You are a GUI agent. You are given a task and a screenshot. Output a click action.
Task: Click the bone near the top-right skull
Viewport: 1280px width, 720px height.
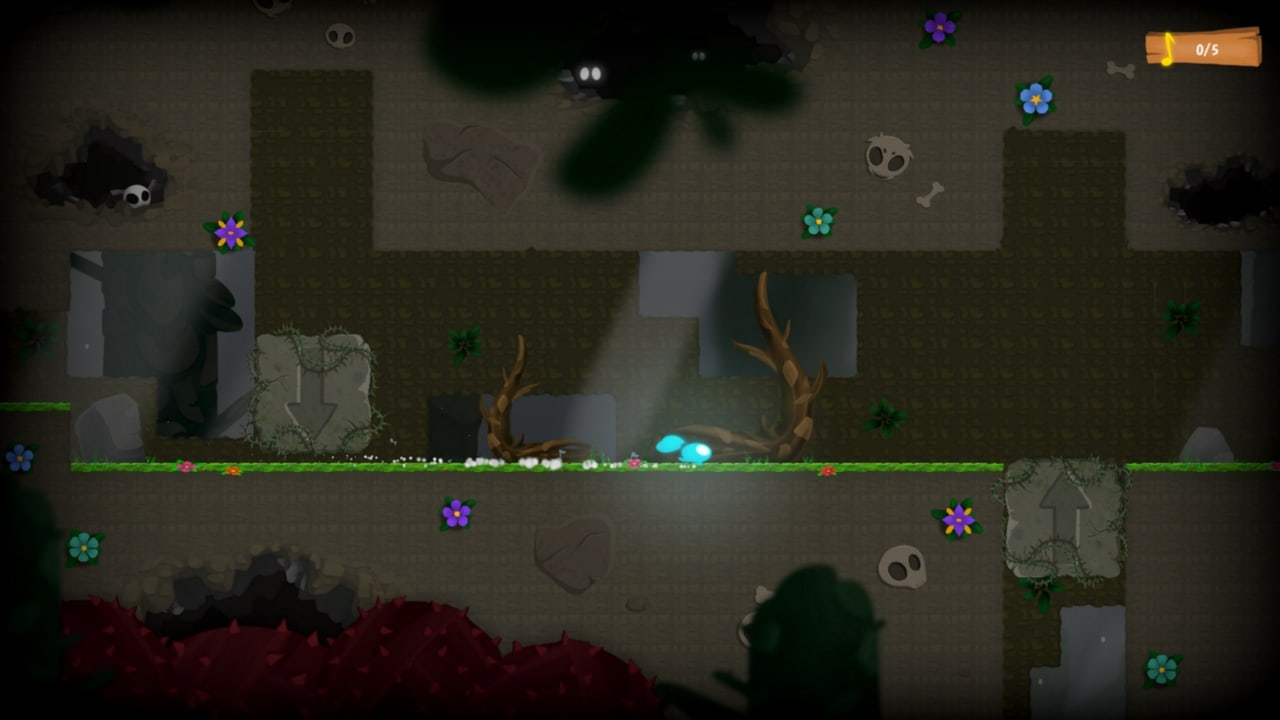932,196
